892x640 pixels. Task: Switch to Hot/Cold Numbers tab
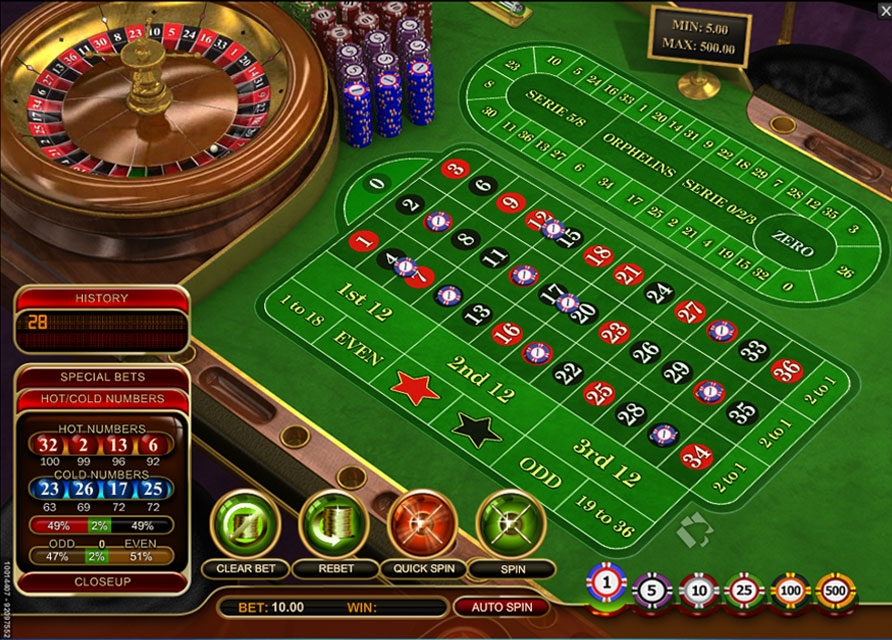coord(102,398)
